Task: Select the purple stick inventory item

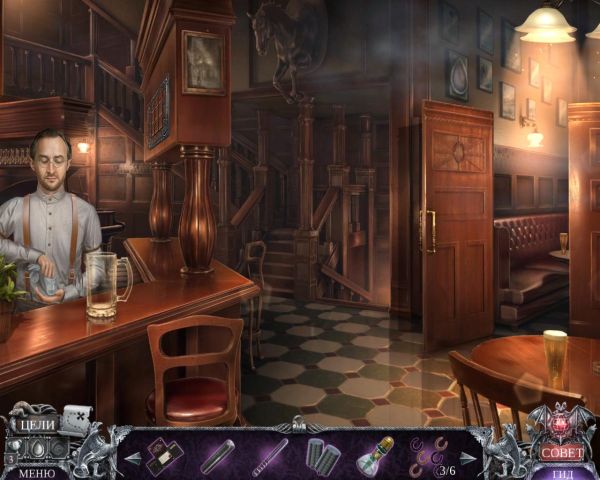Action: [269, 456]
